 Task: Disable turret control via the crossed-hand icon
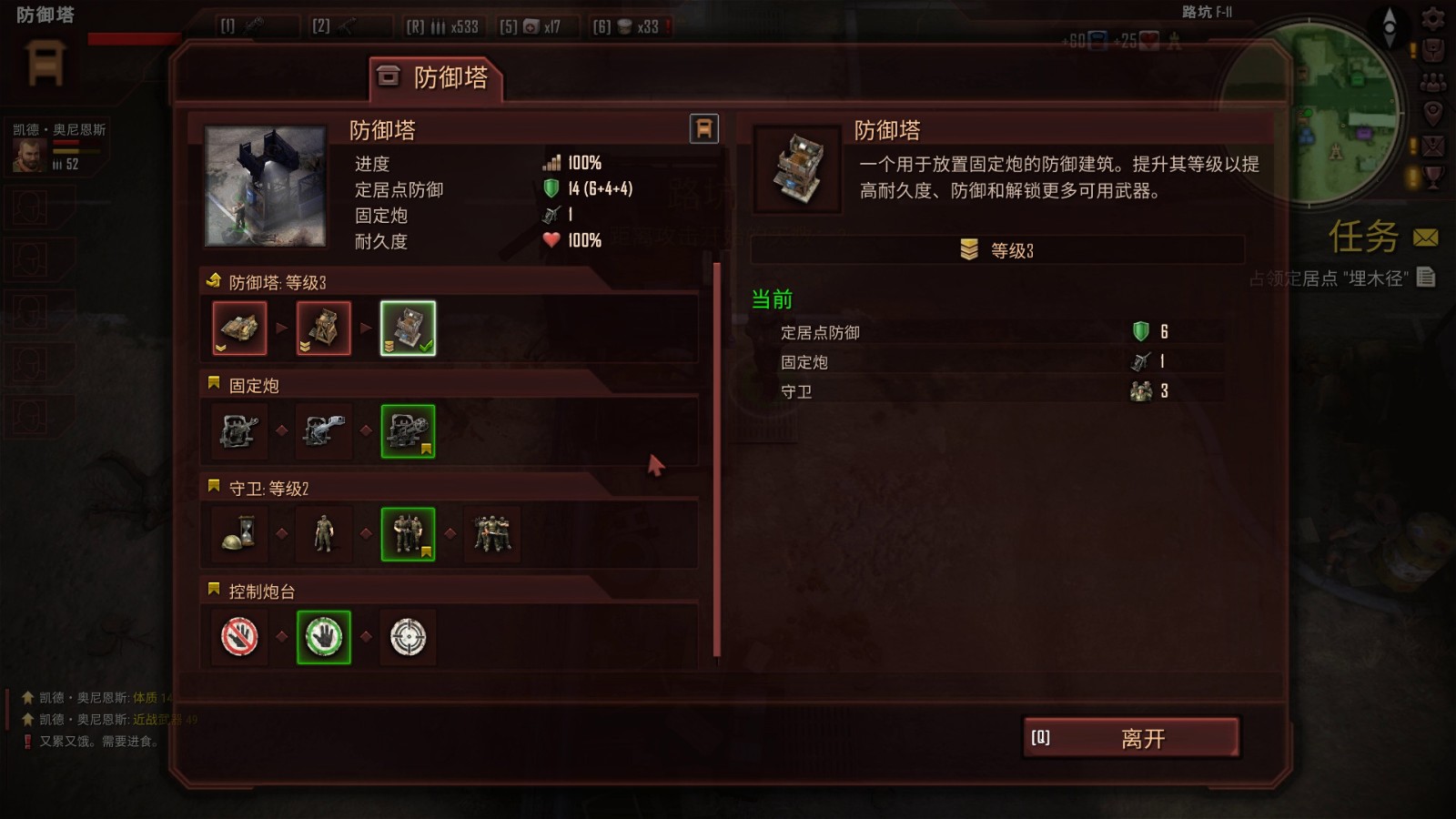238,638
